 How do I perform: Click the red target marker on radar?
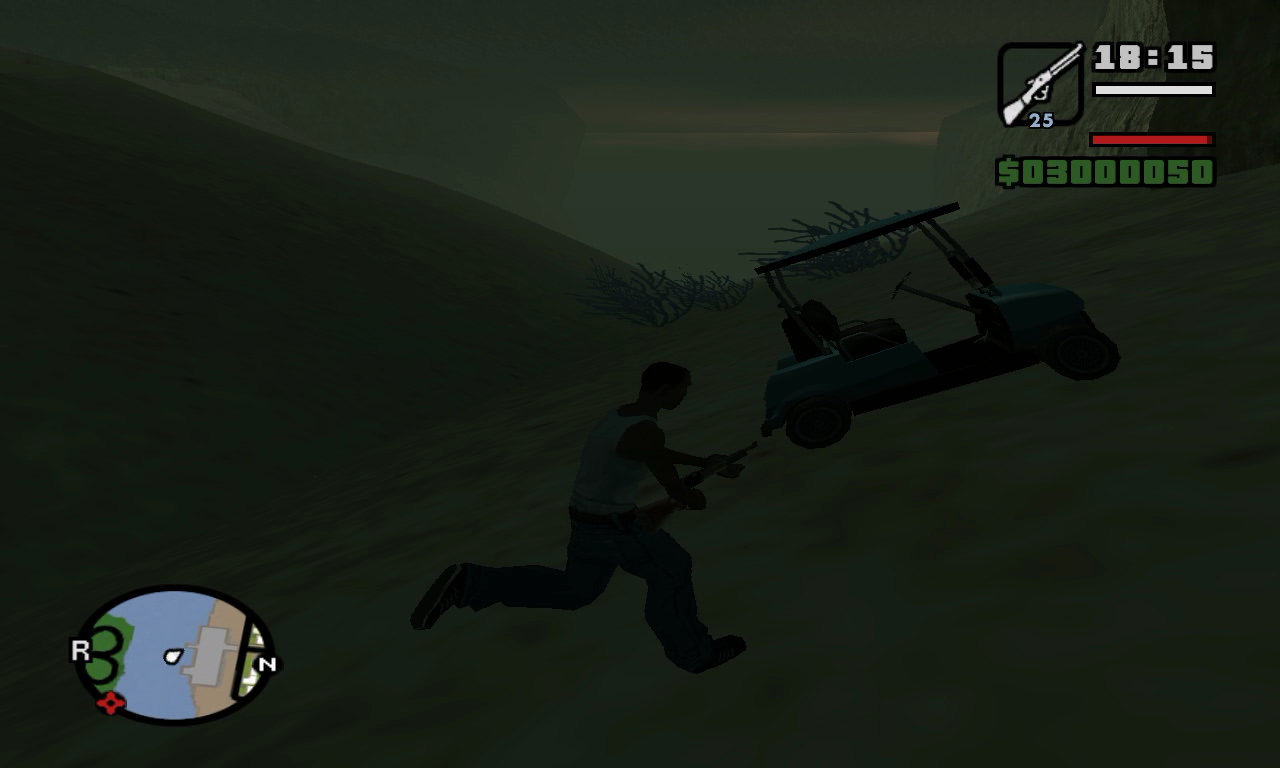coord(110,703)
